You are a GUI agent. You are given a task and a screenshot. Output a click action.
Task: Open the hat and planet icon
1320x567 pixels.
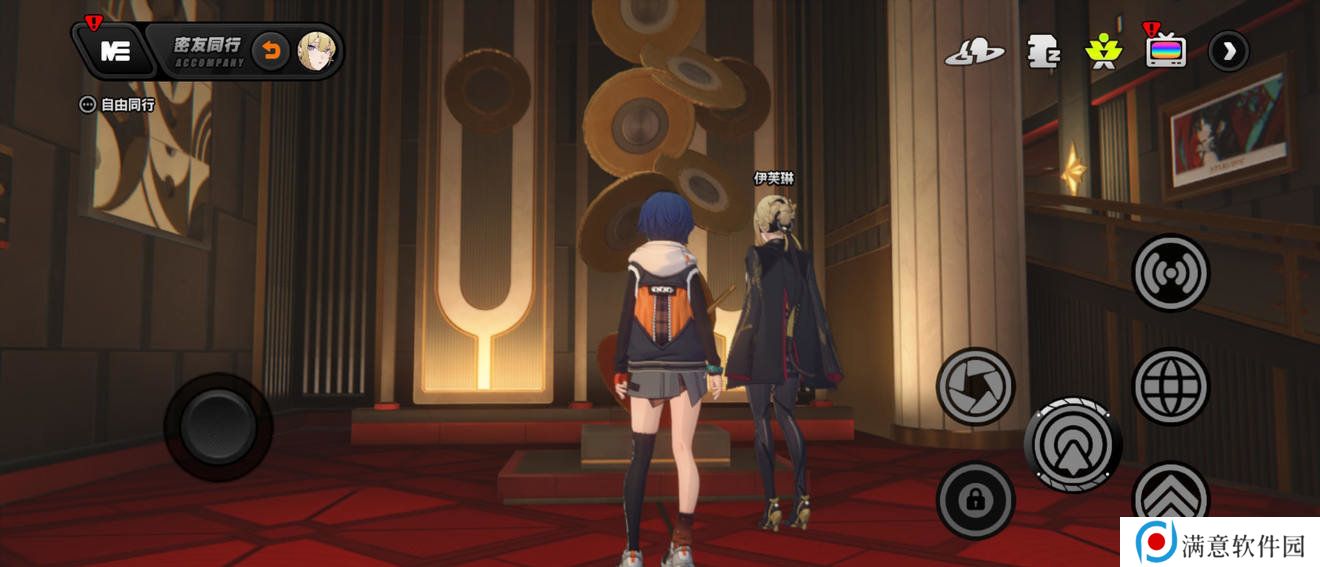coord(975,52)
